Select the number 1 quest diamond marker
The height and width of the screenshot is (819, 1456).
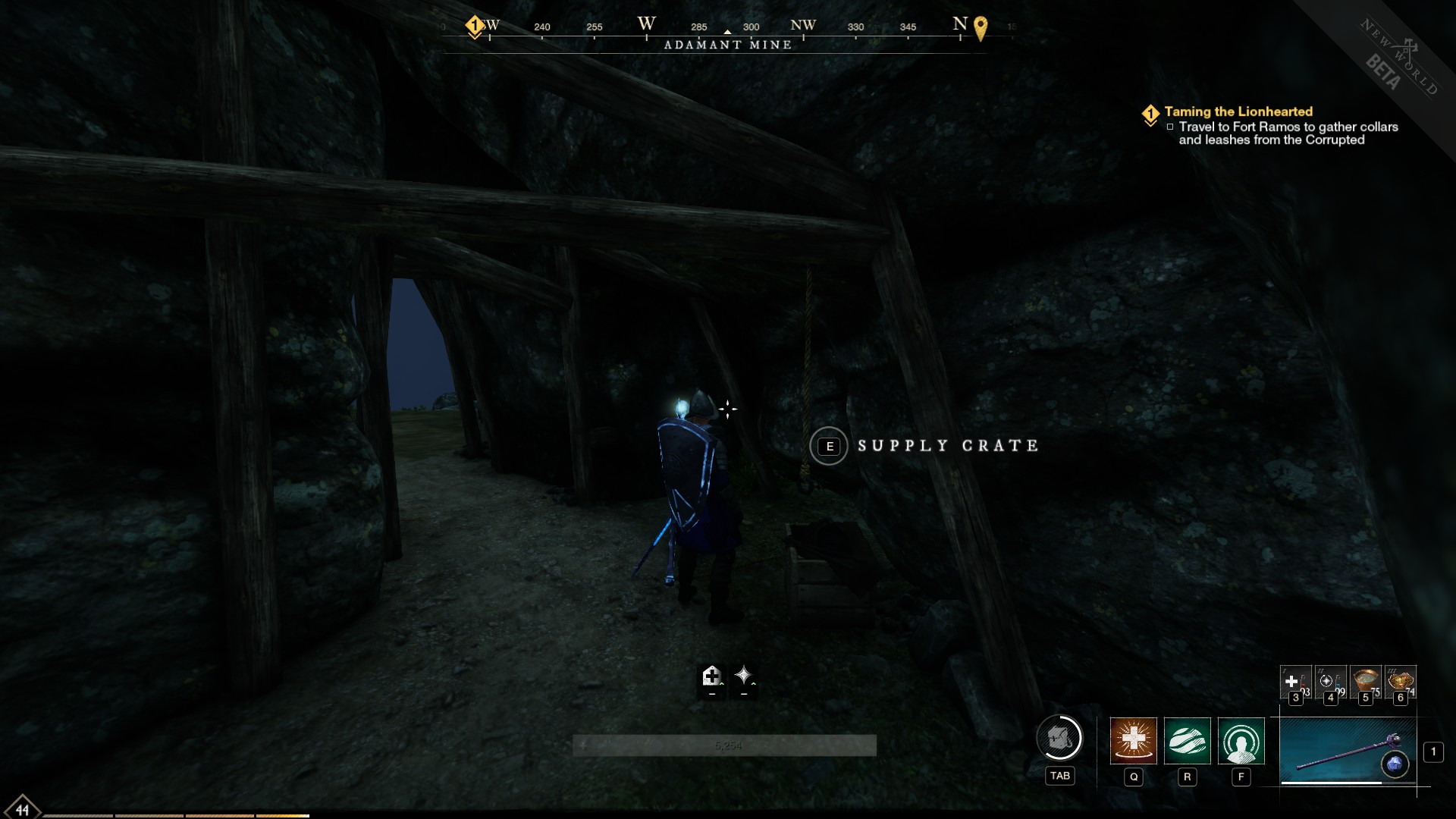tap(1152, 111)
